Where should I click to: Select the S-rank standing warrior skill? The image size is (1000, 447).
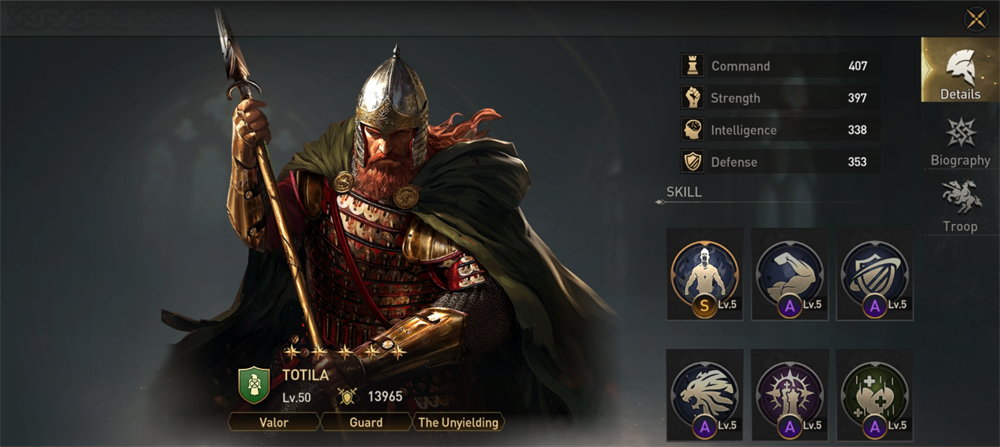tap(704, 273)
